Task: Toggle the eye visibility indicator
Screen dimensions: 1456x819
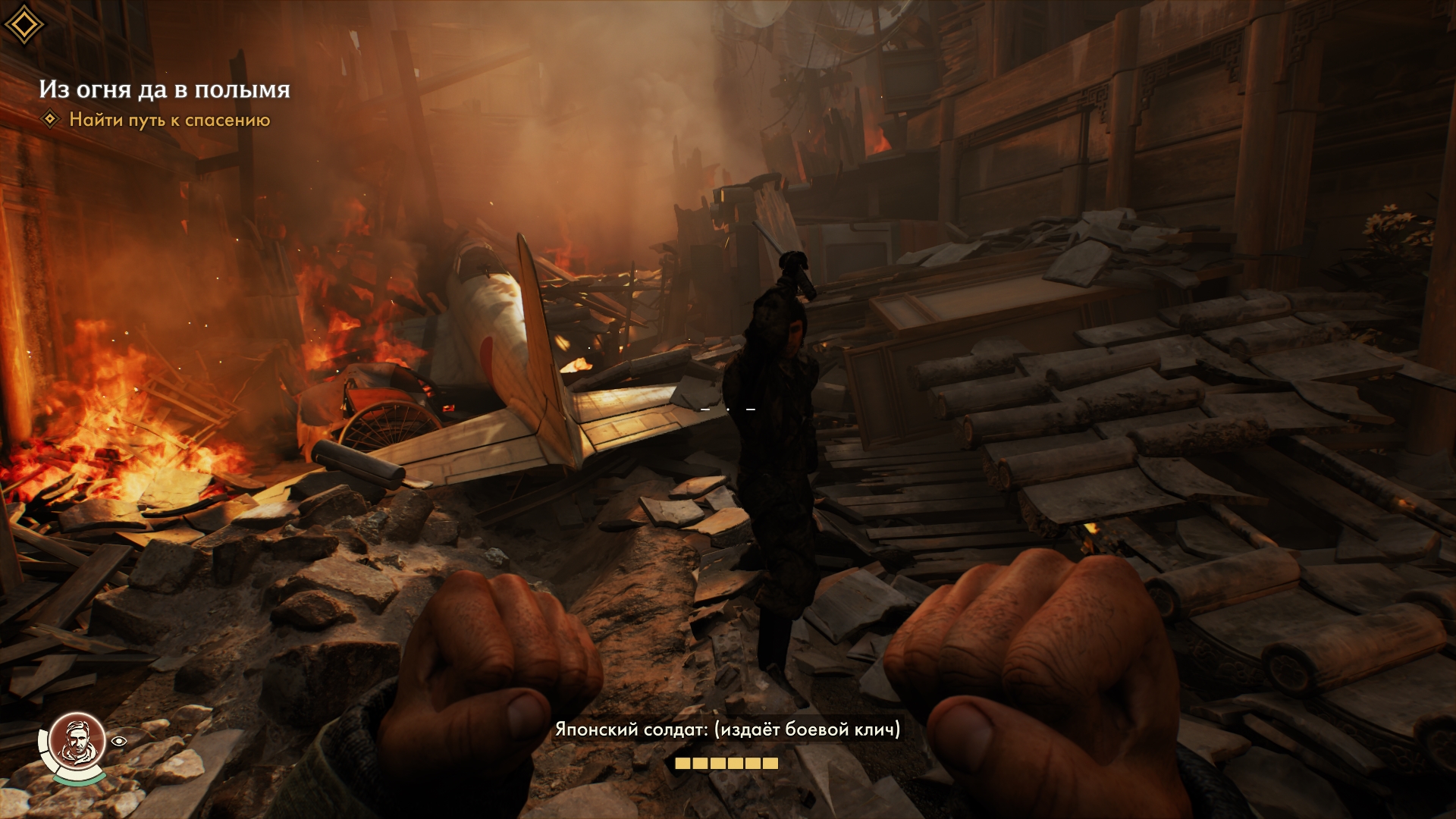Action: coord(119,741)
